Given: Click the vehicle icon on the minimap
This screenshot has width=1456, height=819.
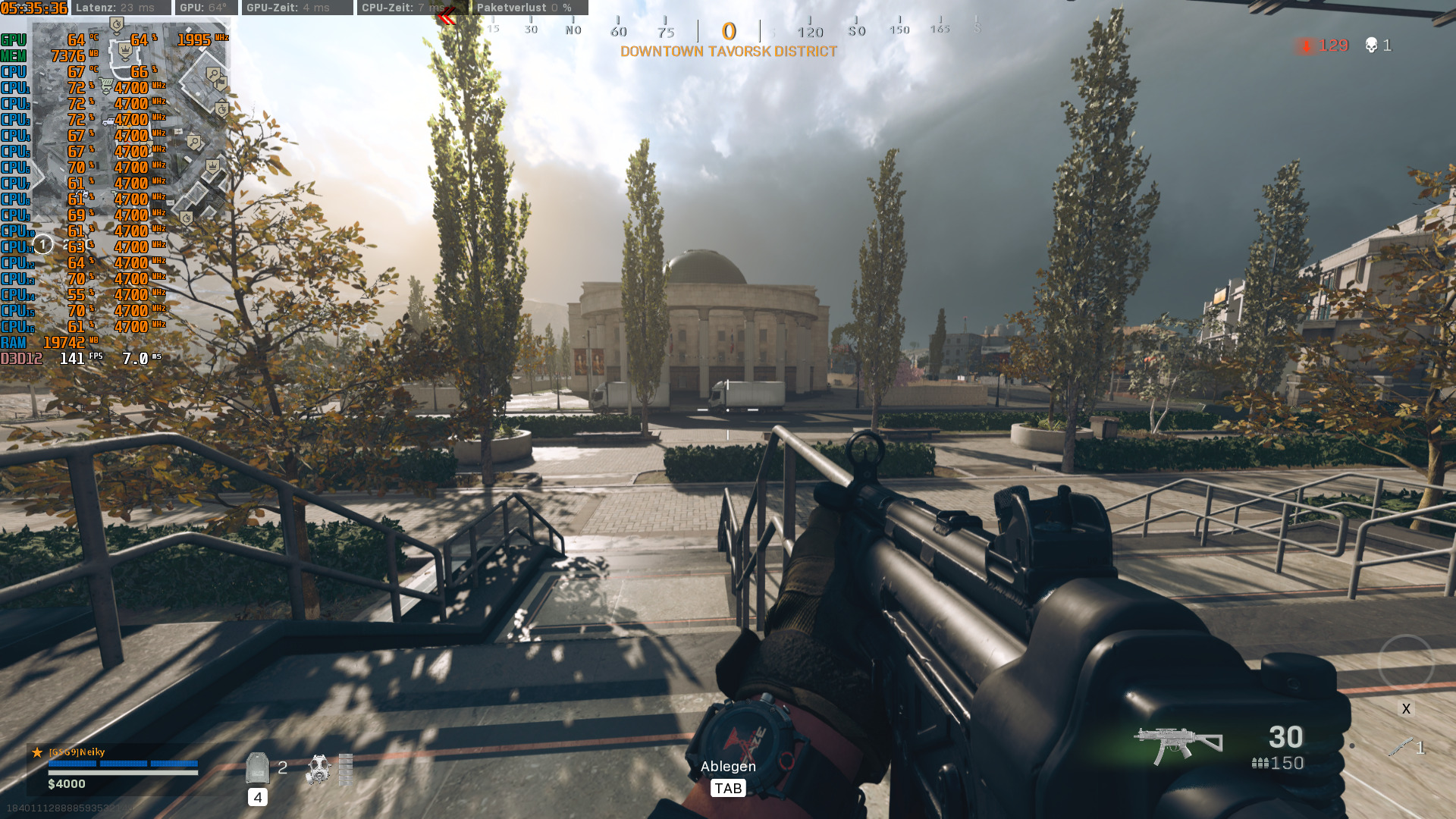Looking at the screenshot, I should point(108,121).
